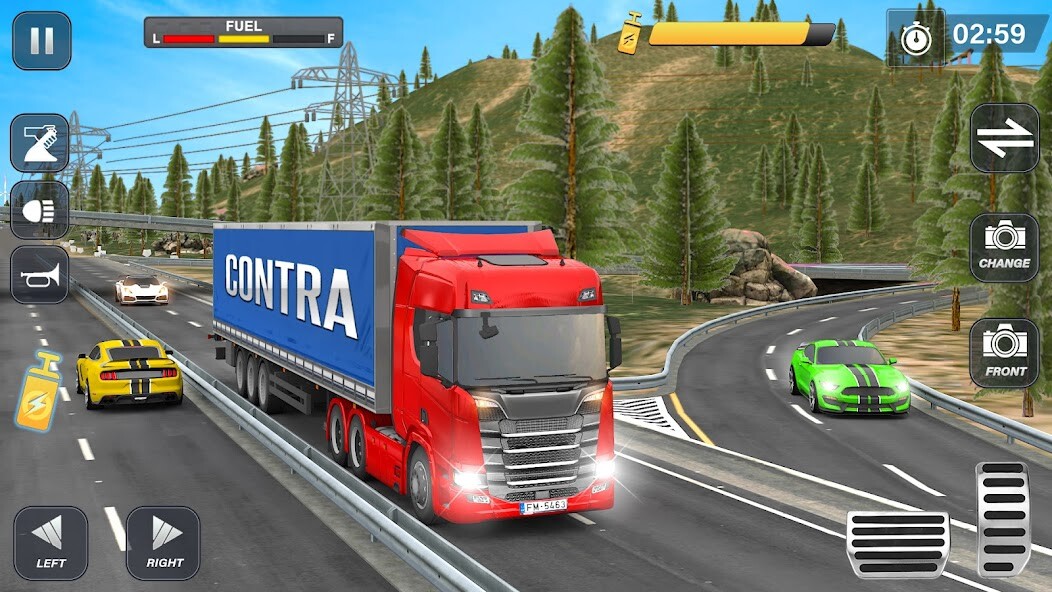
Task: Steer with the RIGHT arrow button
Action: coord(163,543)
